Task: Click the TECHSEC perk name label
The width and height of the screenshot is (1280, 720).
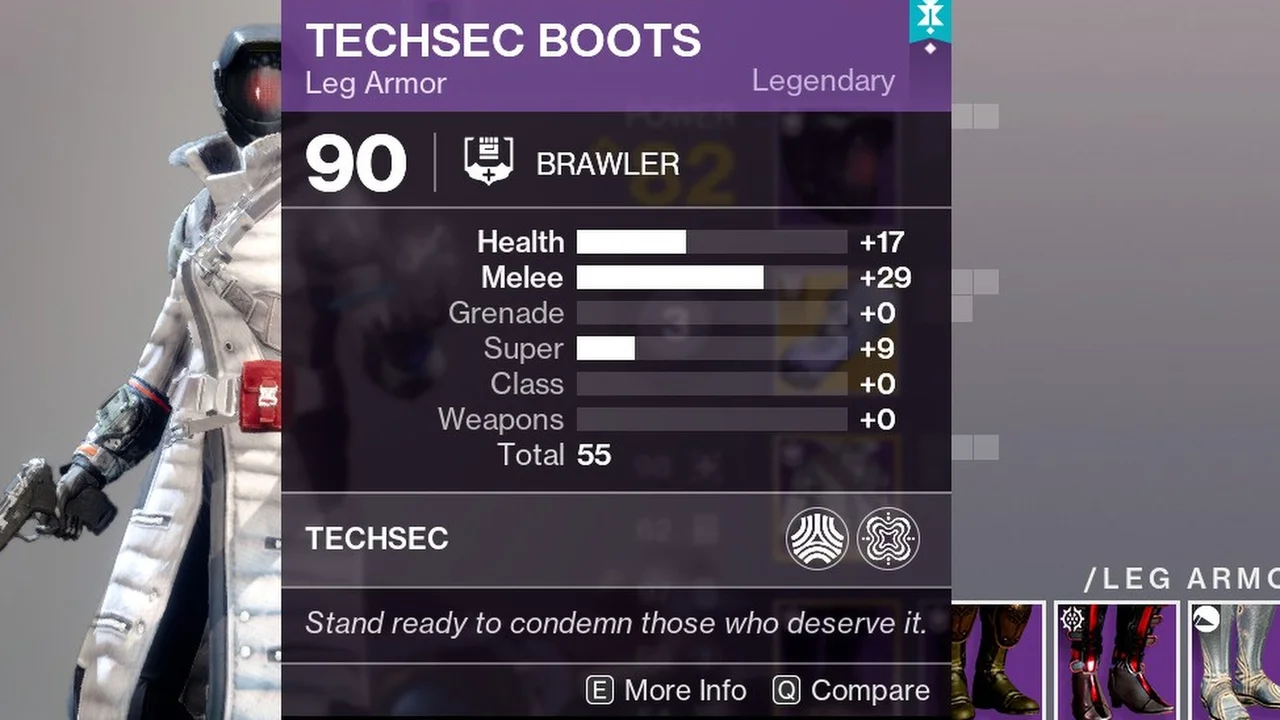Action: coord(377,538)
